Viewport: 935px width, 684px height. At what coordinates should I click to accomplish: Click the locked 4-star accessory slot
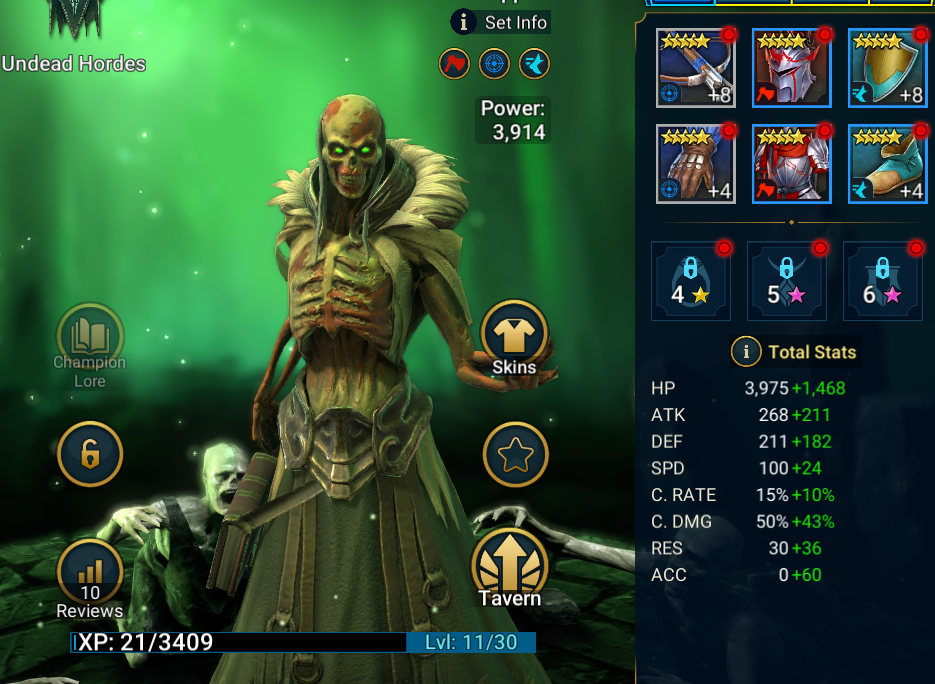691,281
